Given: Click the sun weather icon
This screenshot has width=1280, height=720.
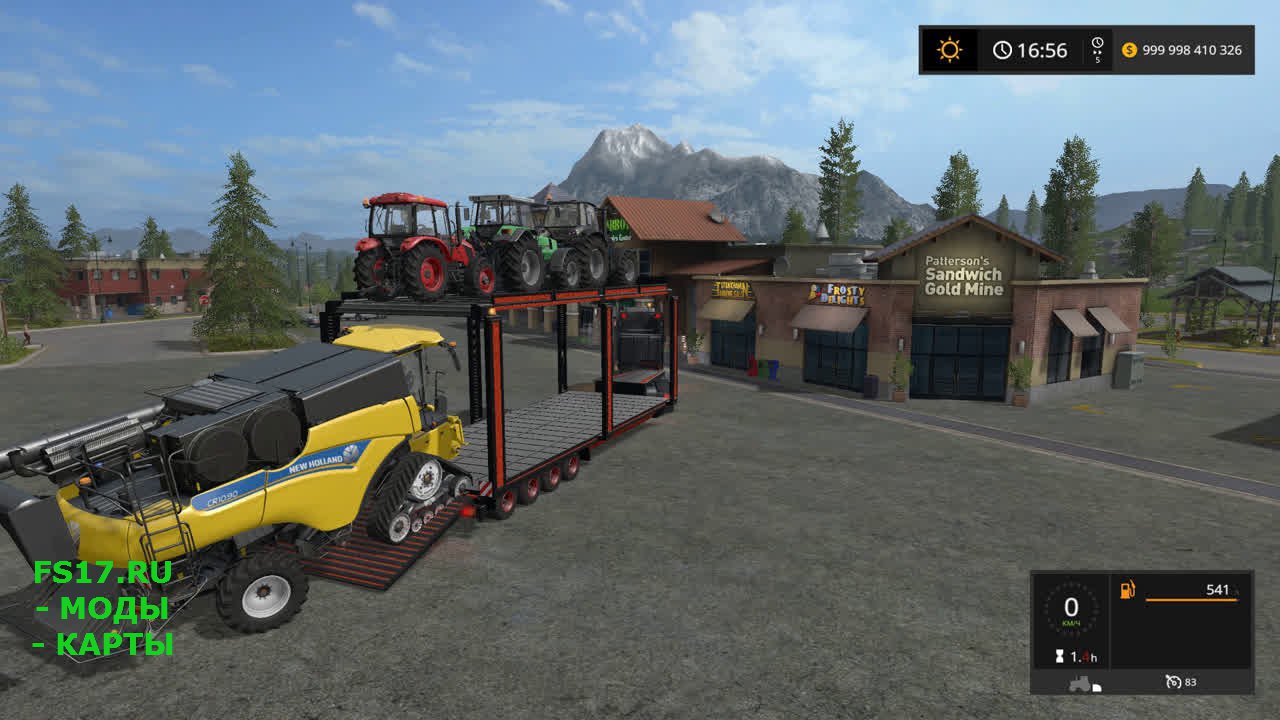Looking at the screenshot, I should tap(948, 50).
